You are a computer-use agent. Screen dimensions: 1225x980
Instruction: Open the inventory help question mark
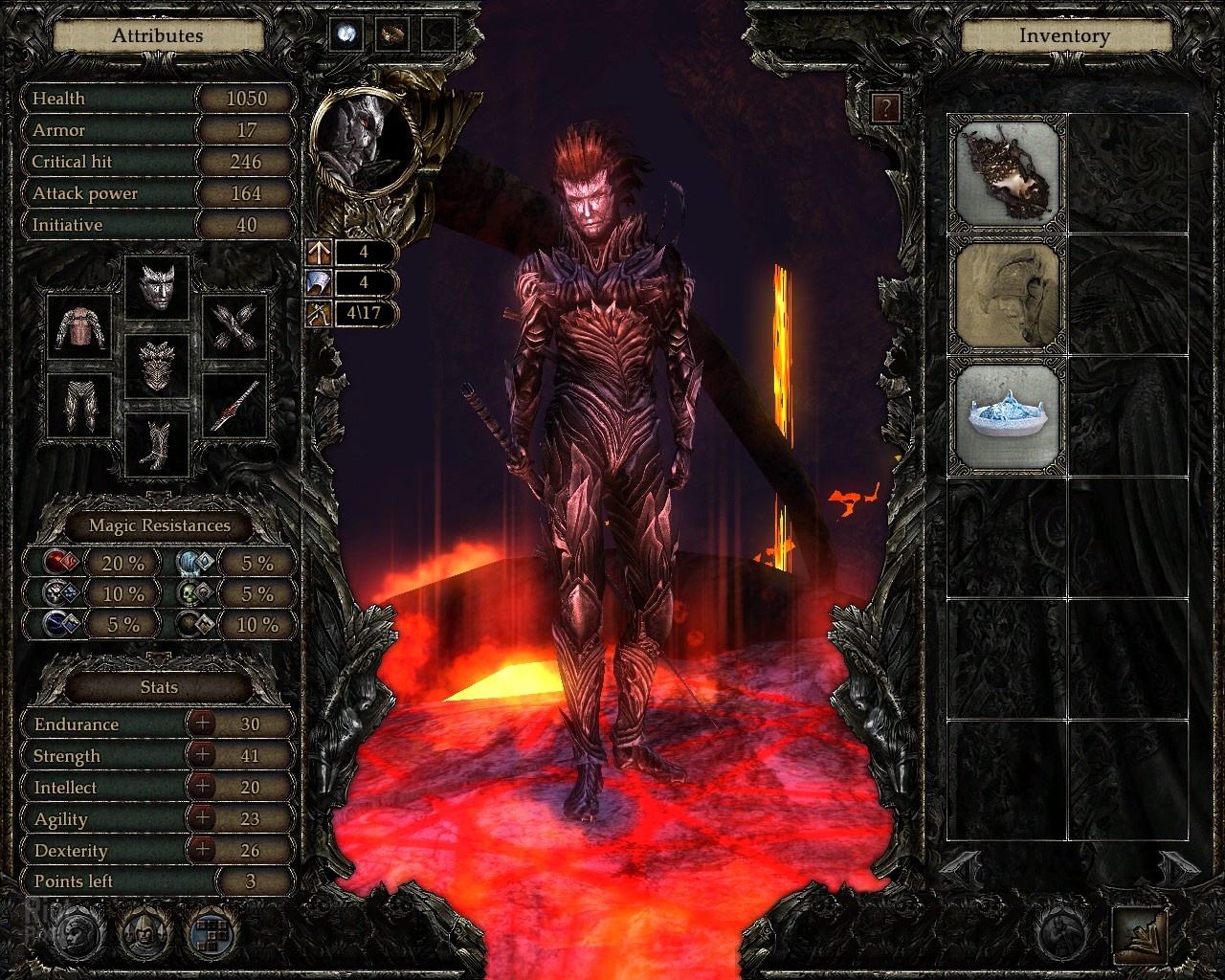click(x=886, y=108)
